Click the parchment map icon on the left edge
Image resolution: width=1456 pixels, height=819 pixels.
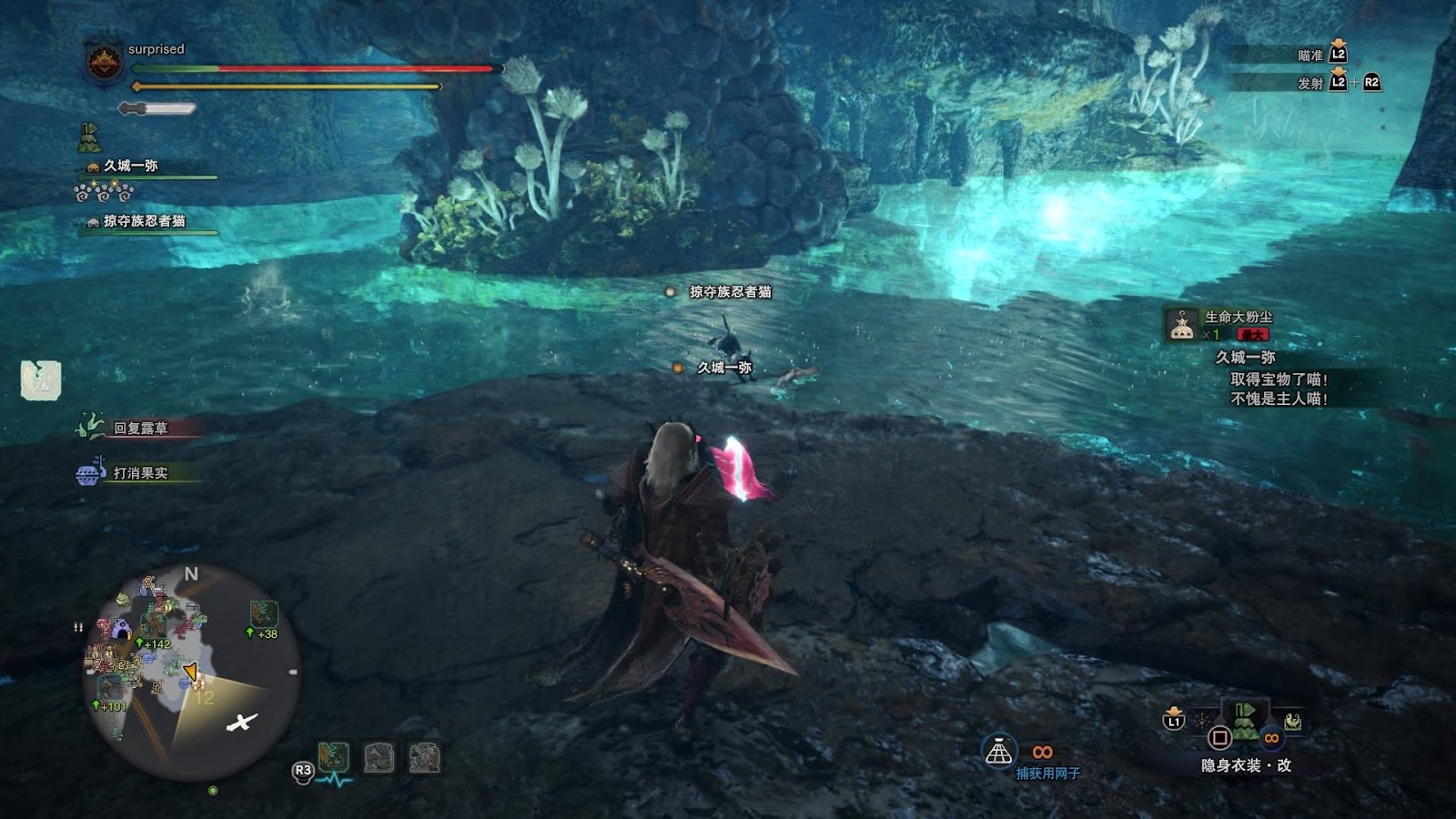pyautogui.click(x=41, y=380)
